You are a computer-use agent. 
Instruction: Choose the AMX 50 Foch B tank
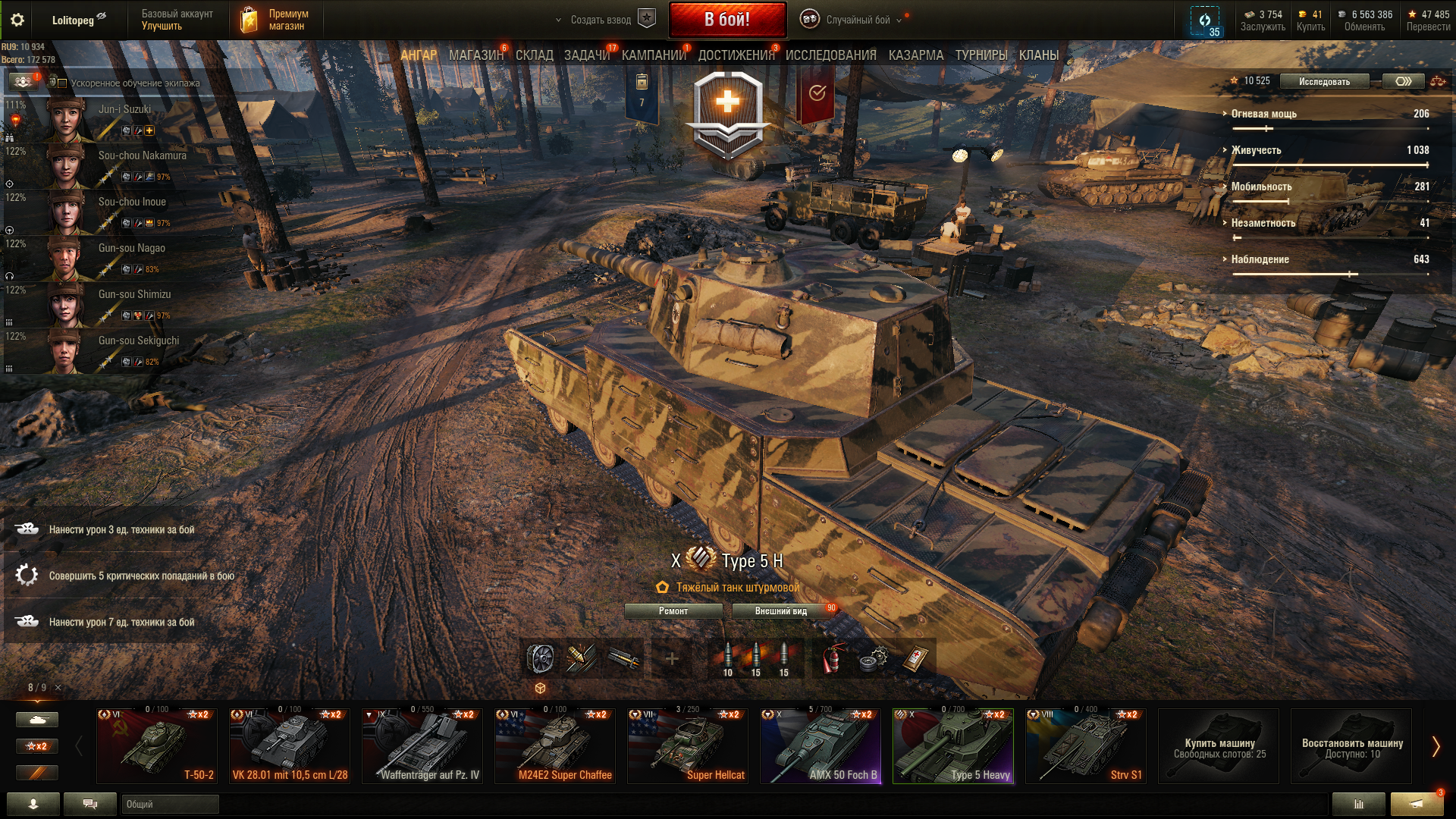[821, 746]
